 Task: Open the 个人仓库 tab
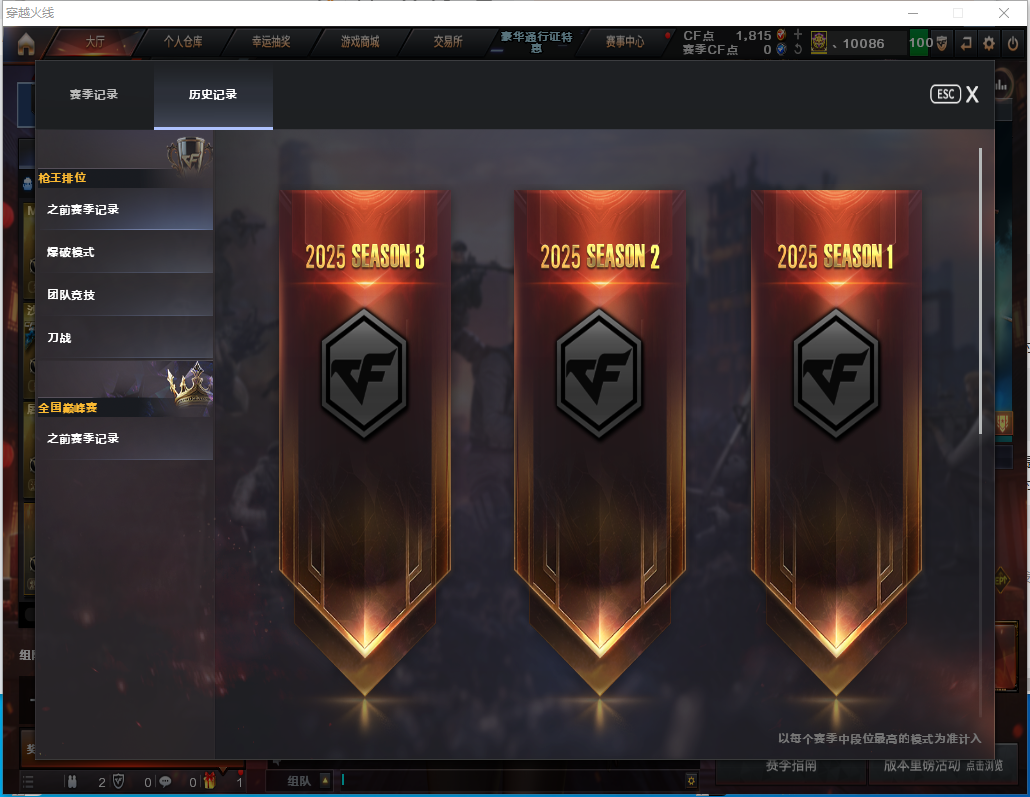(184, 42)
